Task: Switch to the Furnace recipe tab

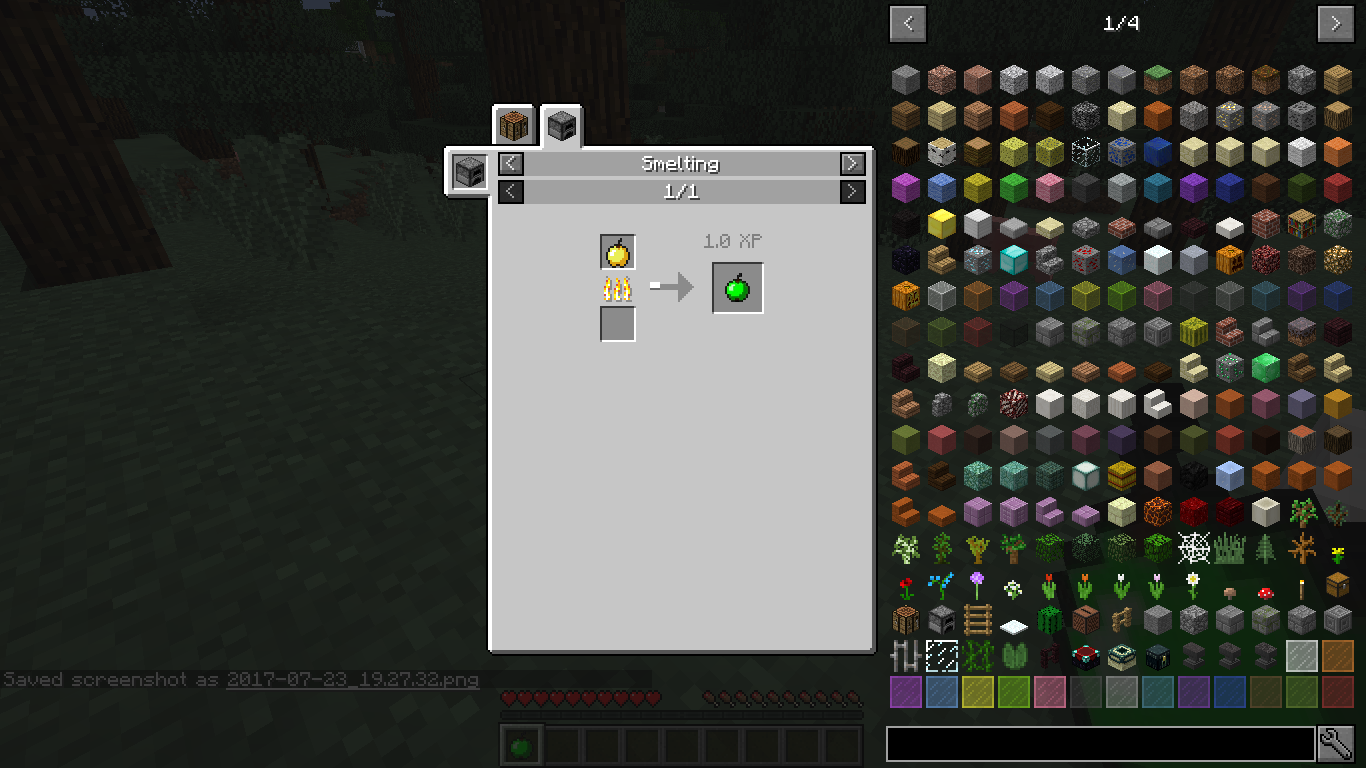Action: coord(560,124)
